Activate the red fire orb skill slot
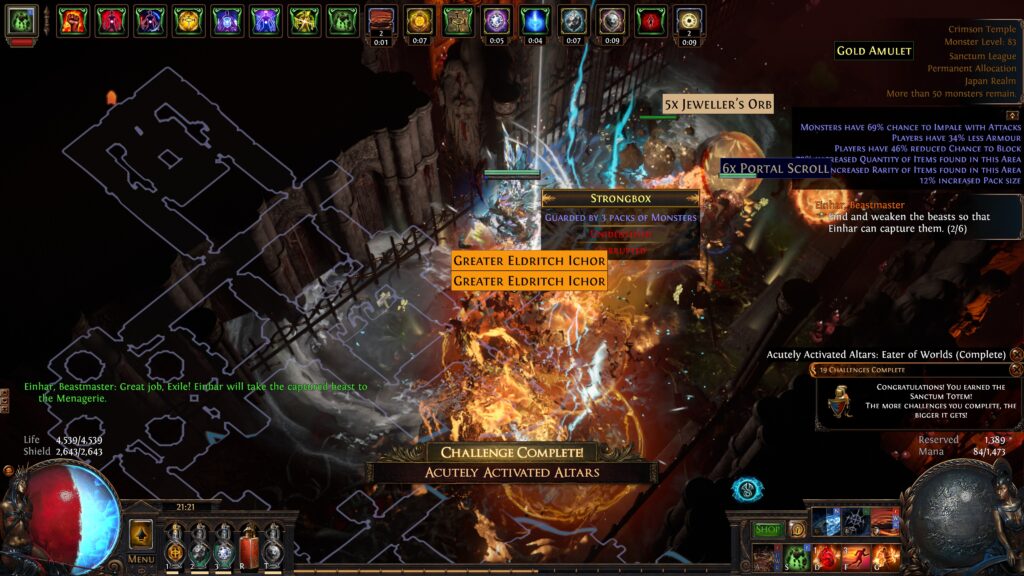Screen dimensions: 1024x576 pos(826,557)
